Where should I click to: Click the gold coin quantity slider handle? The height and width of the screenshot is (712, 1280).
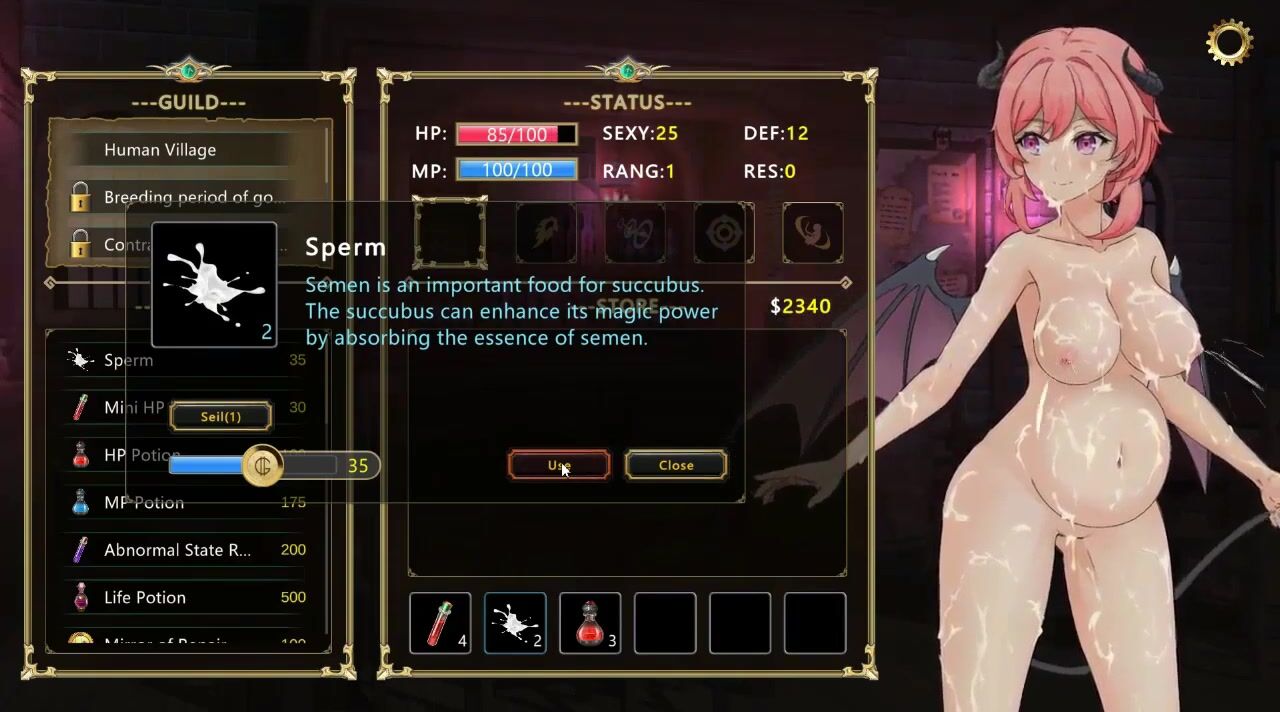pyautogui.click(x=264, y=466)
